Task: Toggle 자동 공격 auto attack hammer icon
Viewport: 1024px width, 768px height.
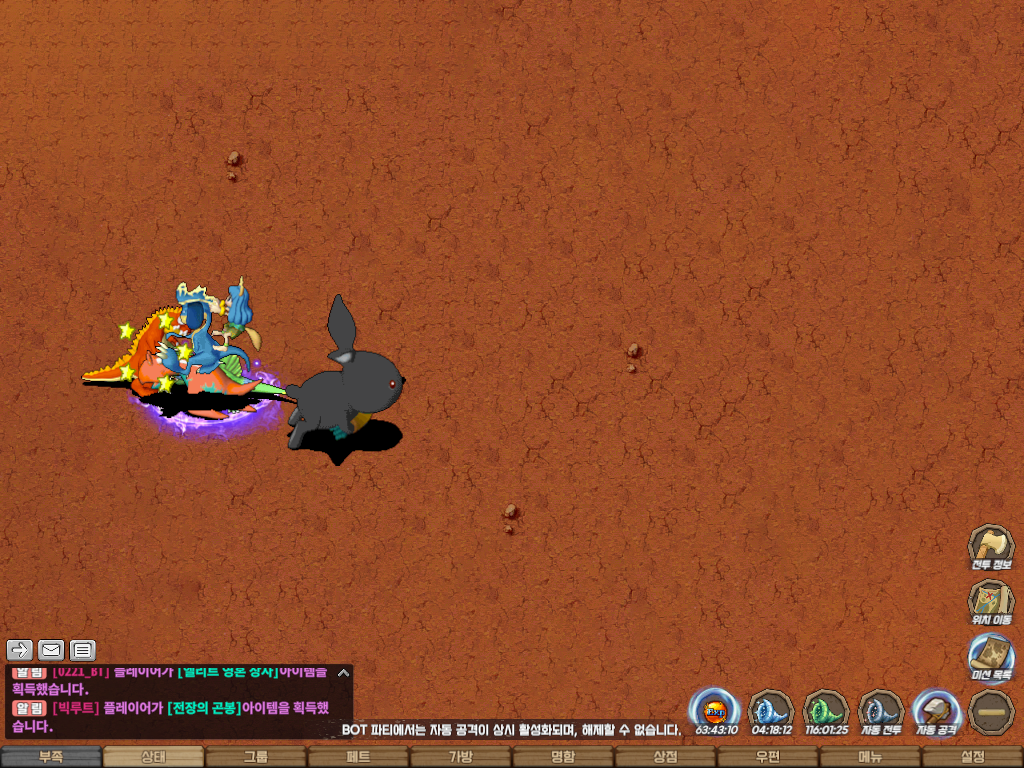Action: [x=936, y=711]
